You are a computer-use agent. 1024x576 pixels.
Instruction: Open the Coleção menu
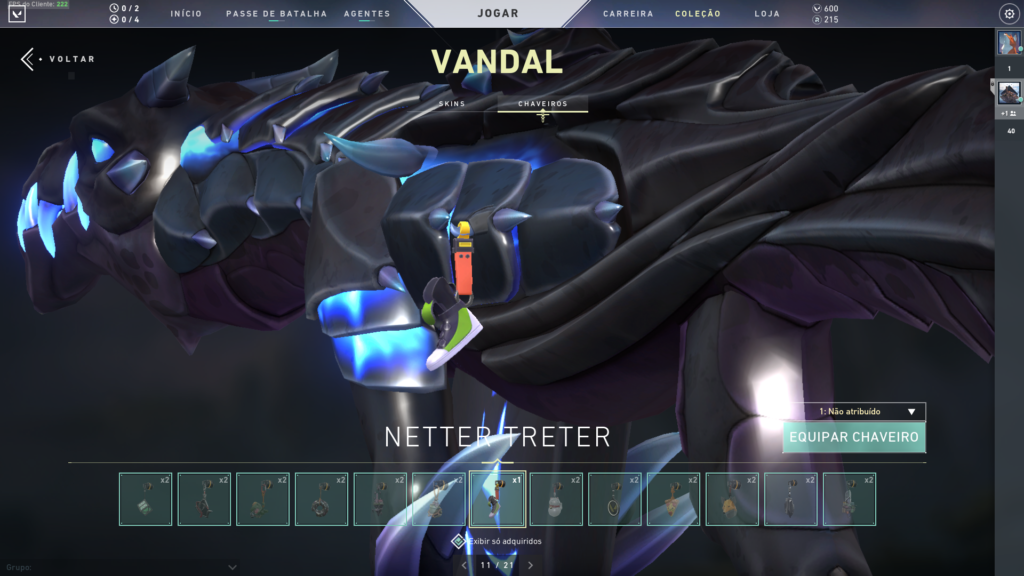pos(698,14)
